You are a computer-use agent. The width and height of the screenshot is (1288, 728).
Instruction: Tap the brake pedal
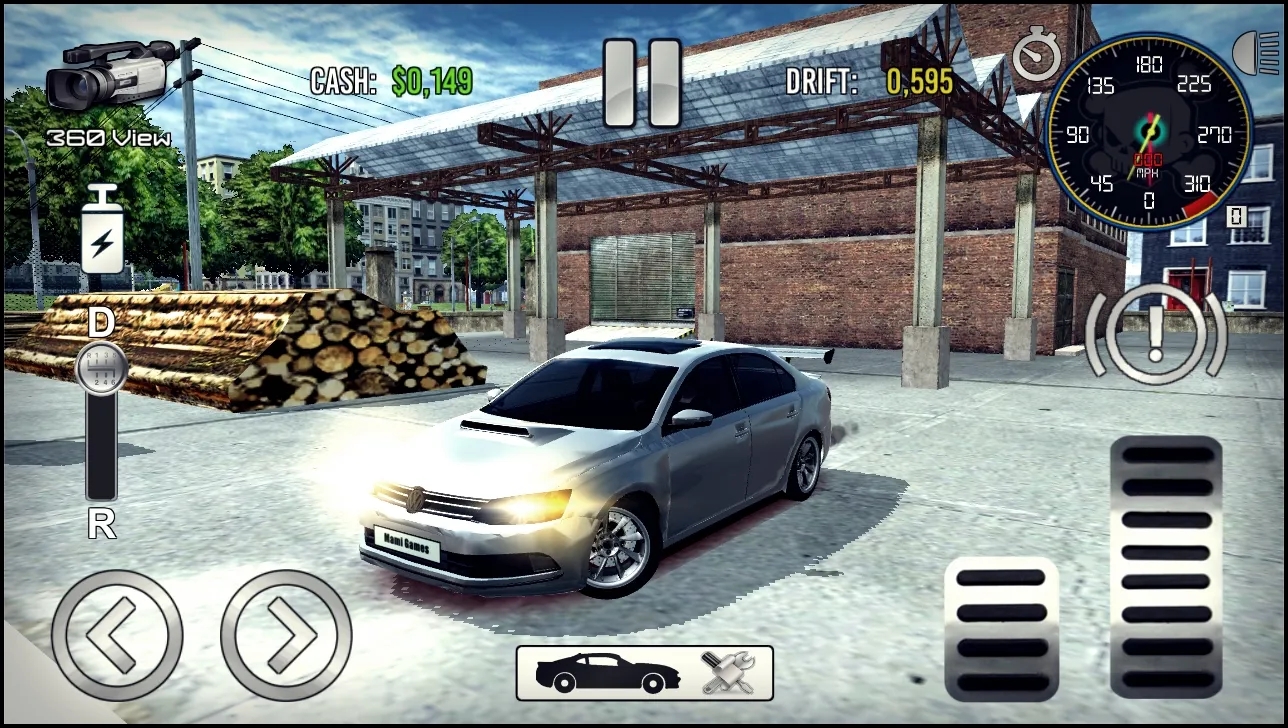point(1001,629)
